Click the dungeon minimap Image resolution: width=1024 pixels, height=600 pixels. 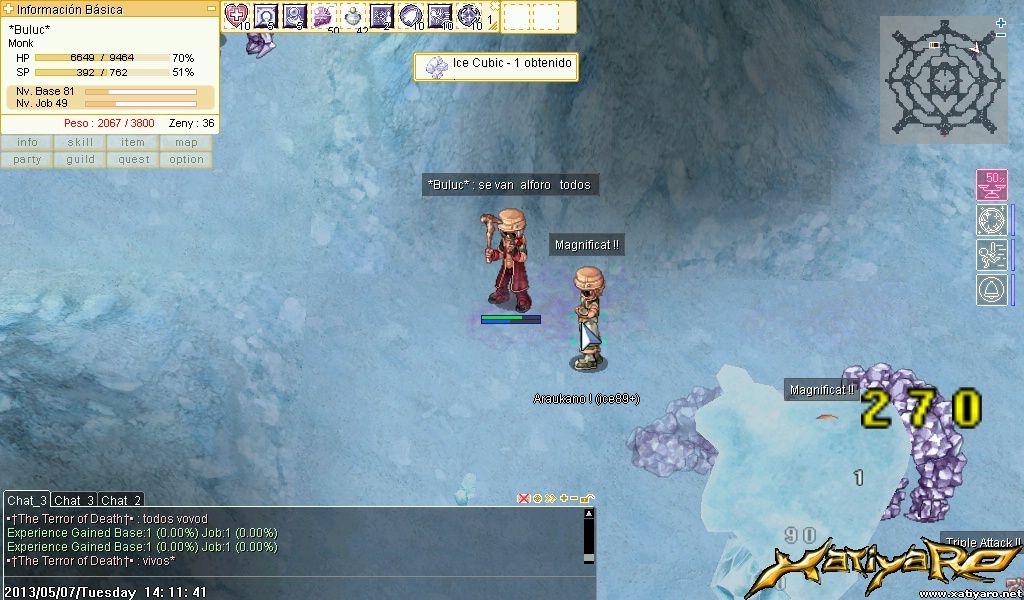[x=942, y=78]
